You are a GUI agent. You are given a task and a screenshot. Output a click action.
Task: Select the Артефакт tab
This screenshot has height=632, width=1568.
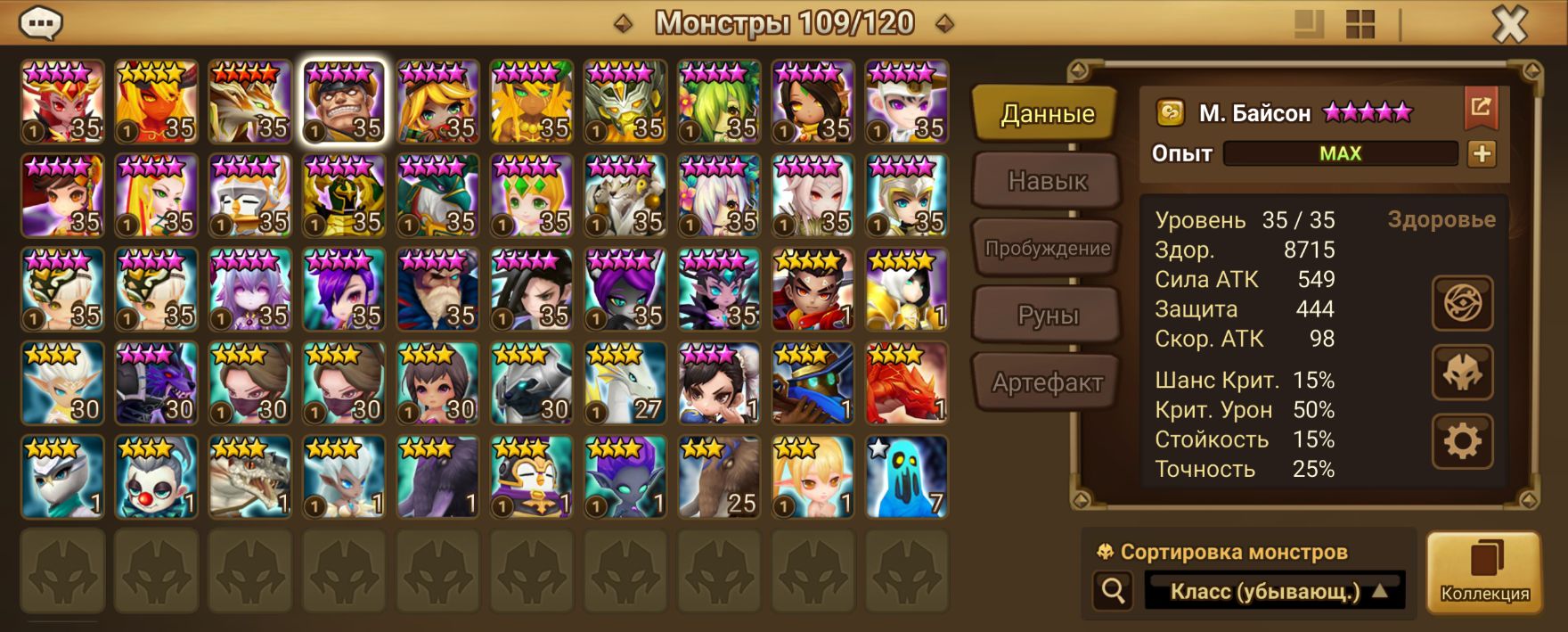coord(1047,383)
